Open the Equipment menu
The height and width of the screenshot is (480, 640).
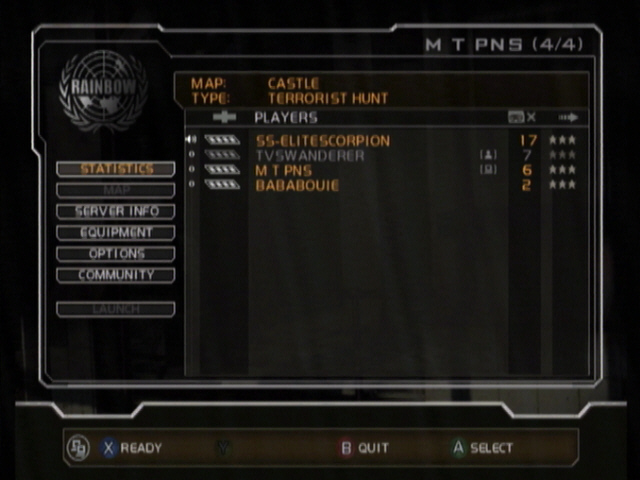116,233
